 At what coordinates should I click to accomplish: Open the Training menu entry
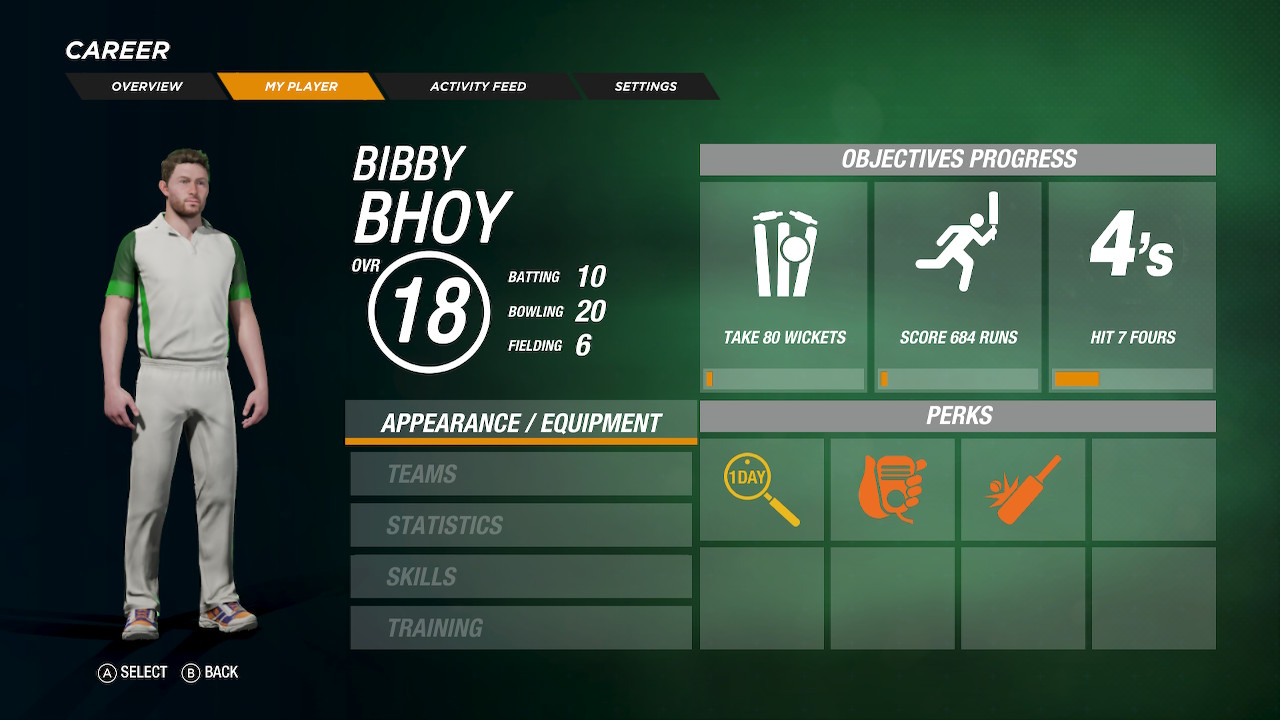[x=521, y=628]
